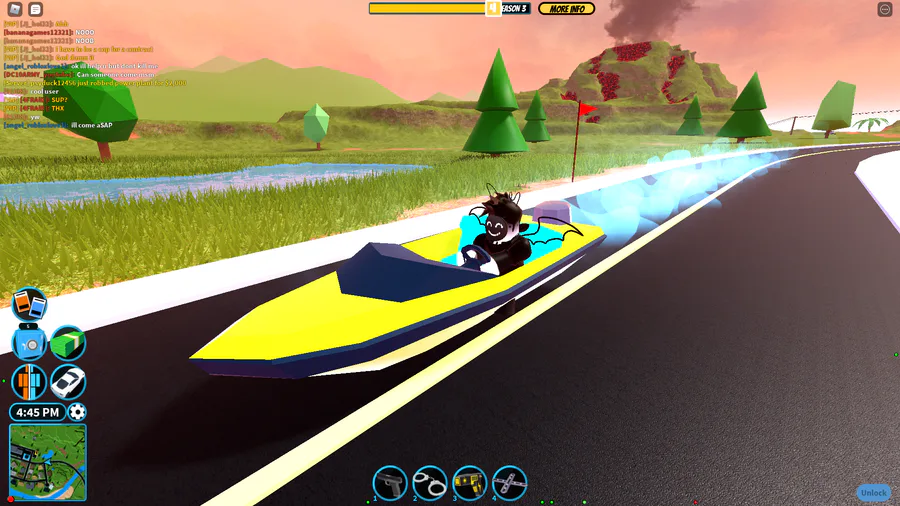Viewport: 900px width, 506px height.
Task: Select the handcuffs hotbar slot
Action: (x=430, y=483)
